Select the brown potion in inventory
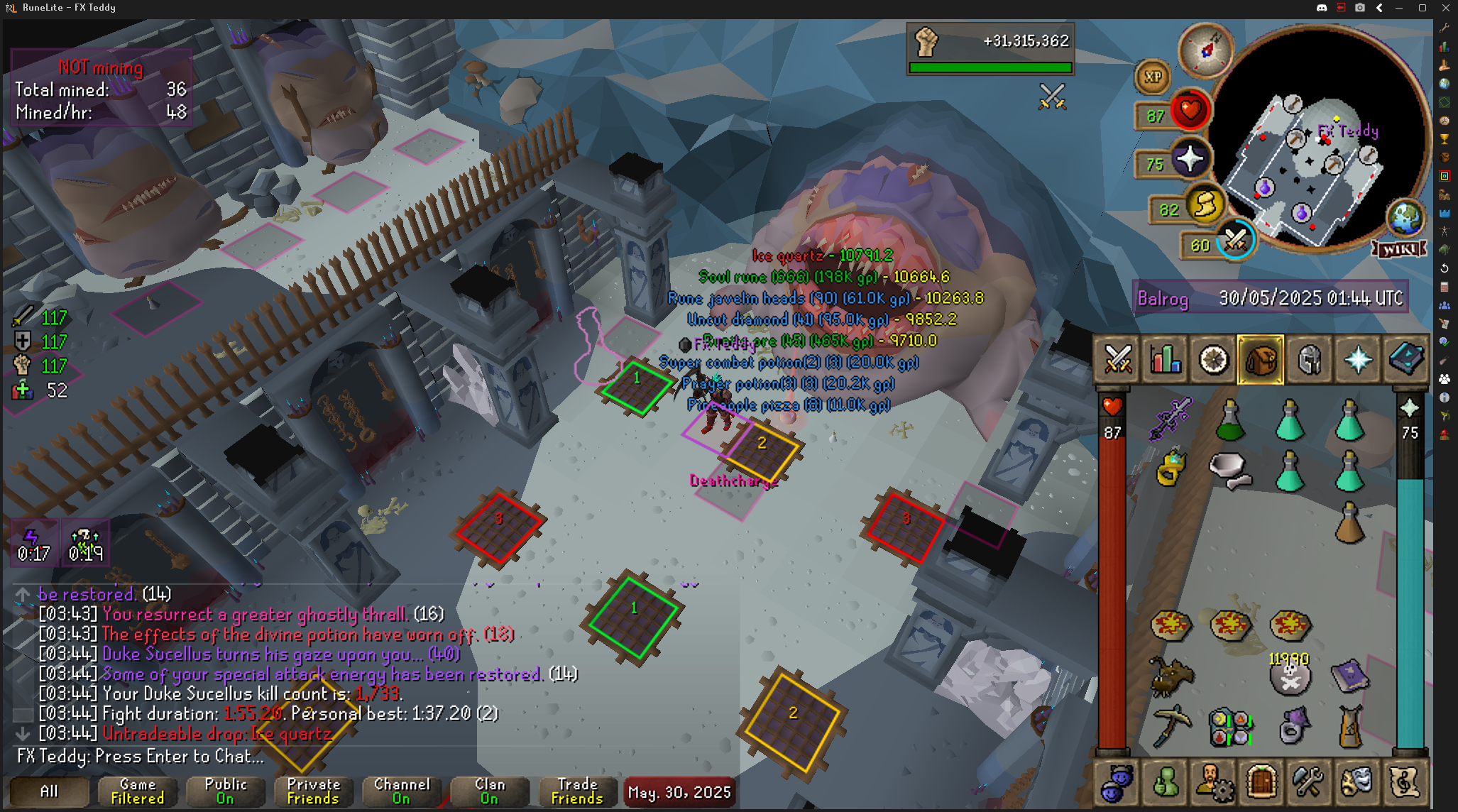 [1349, 522]
